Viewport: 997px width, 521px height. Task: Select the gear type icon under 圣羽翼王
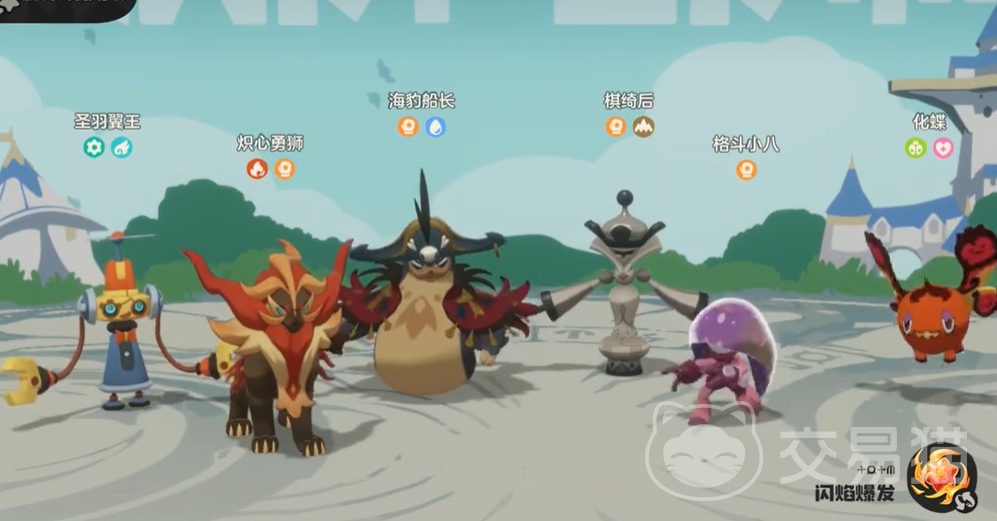[x=94, y=148]
